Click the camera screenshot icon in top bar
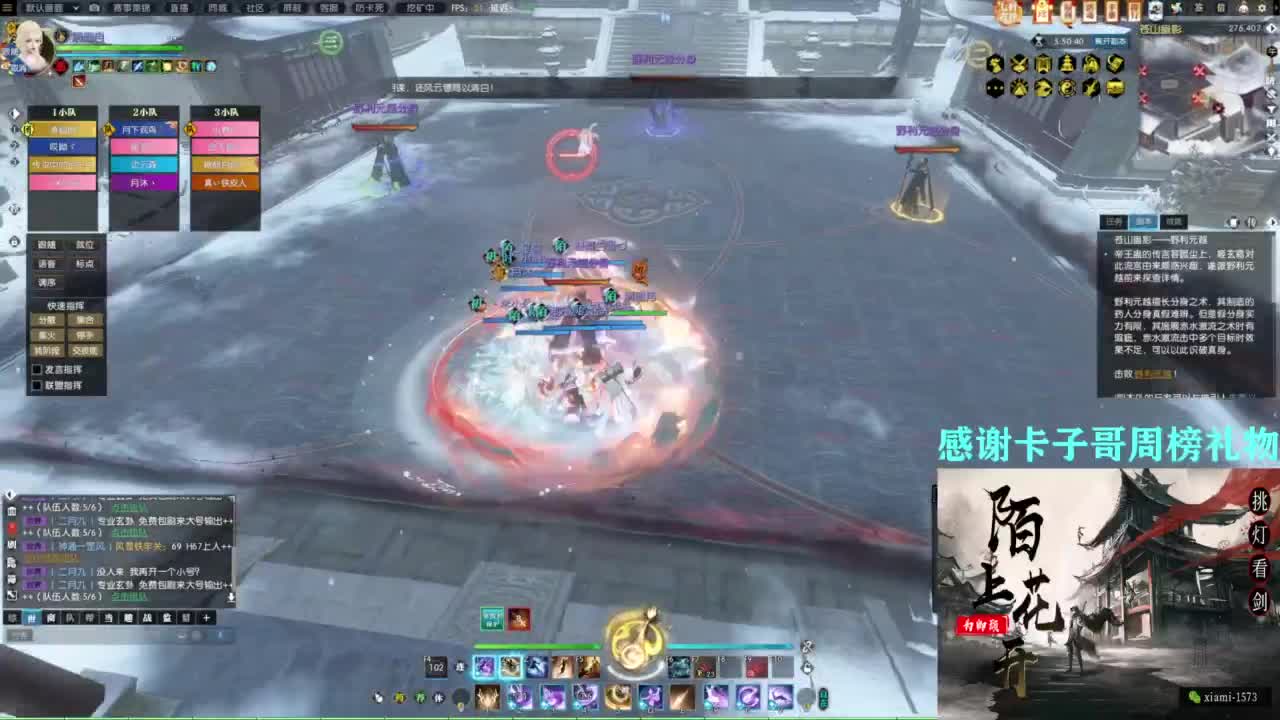This screenshot has width=1280, height=720. point(93,7)
